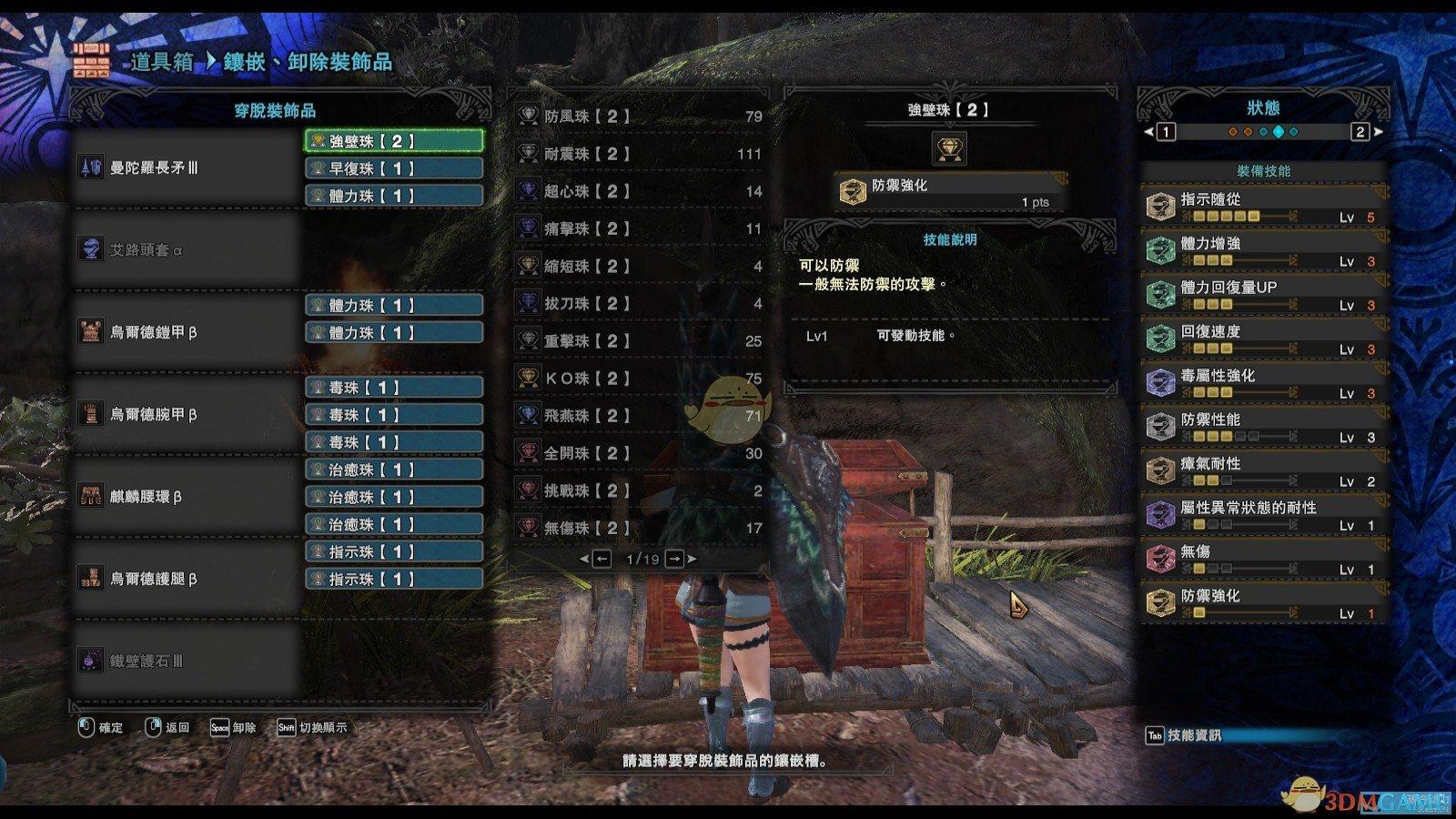
Task: Select the 艾路頭套α helmet row
Action: [x=187, y=249]
